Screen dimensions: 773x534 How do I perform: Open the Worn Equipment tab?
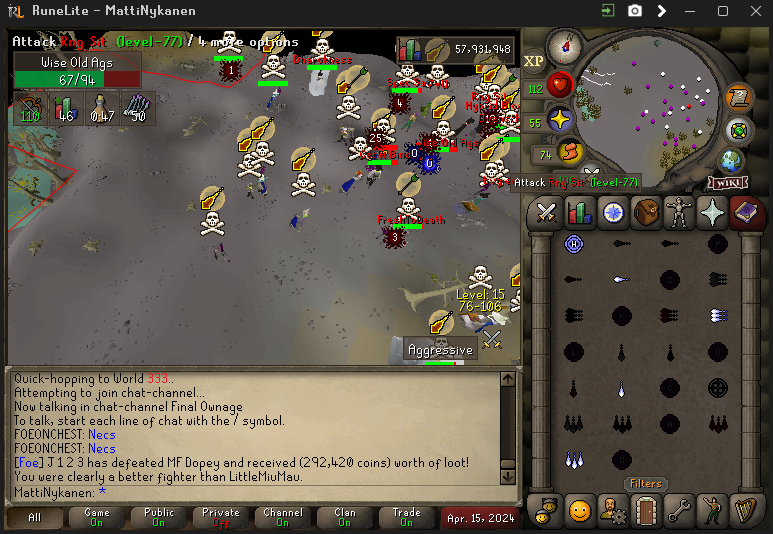tap(680, 213)
